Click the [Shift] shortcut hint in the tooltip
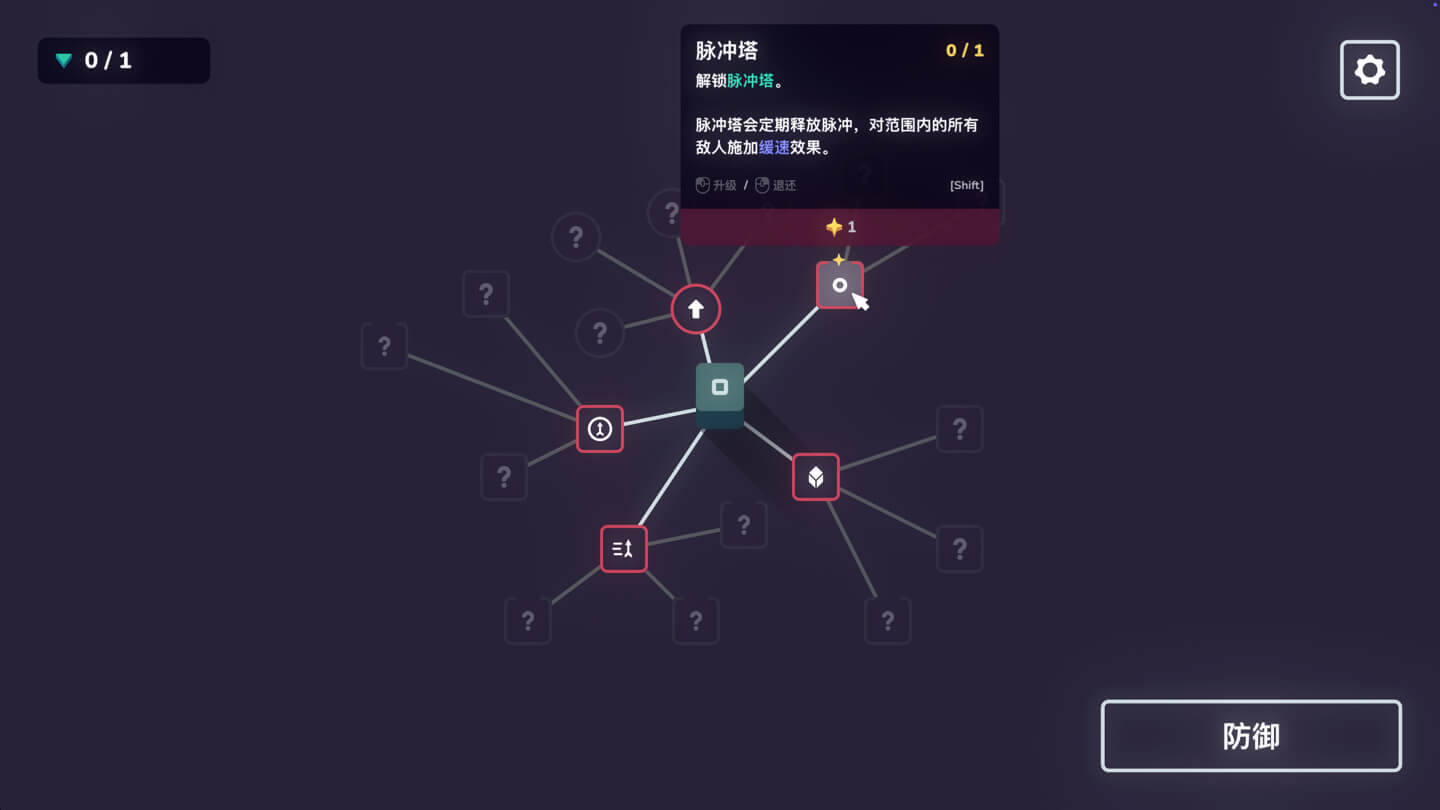The width and height of the screenshot is (1440, 810). (965, 185)
